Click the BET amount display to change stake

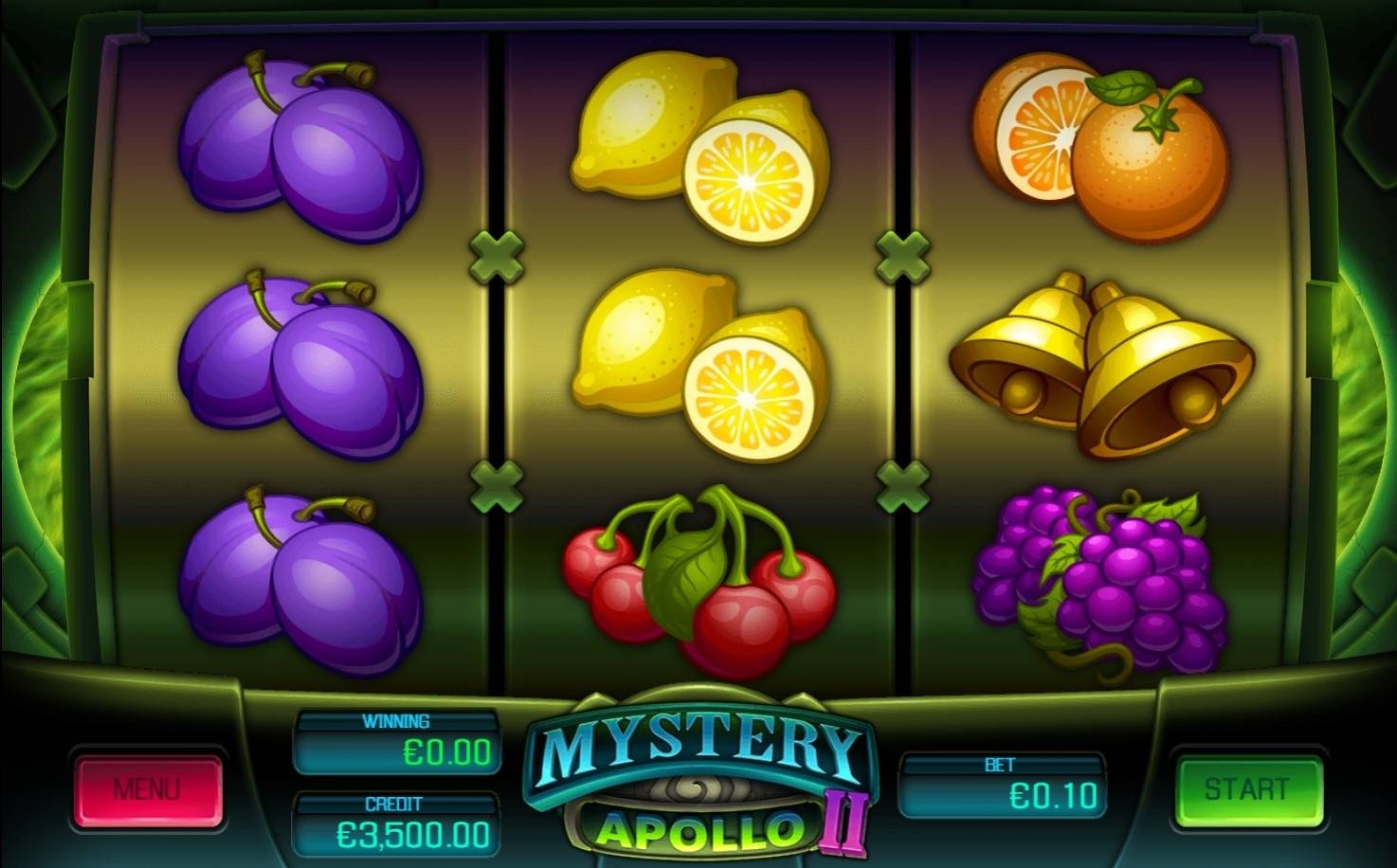(1007, 784)
